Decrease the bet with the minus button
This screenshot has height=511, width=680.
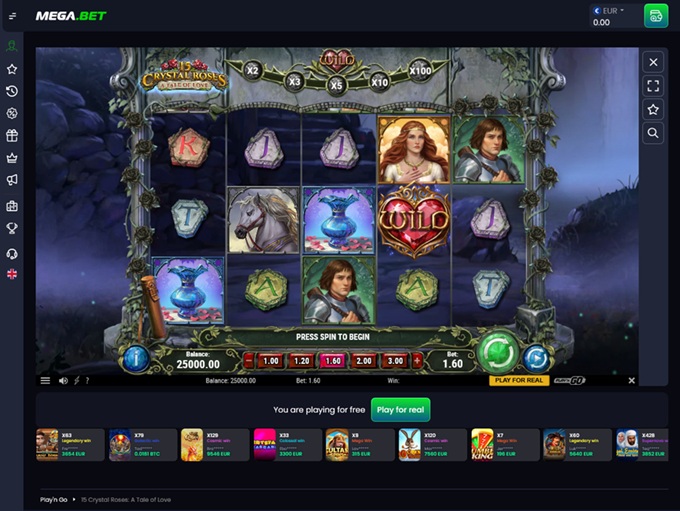(x=248, y=361)
